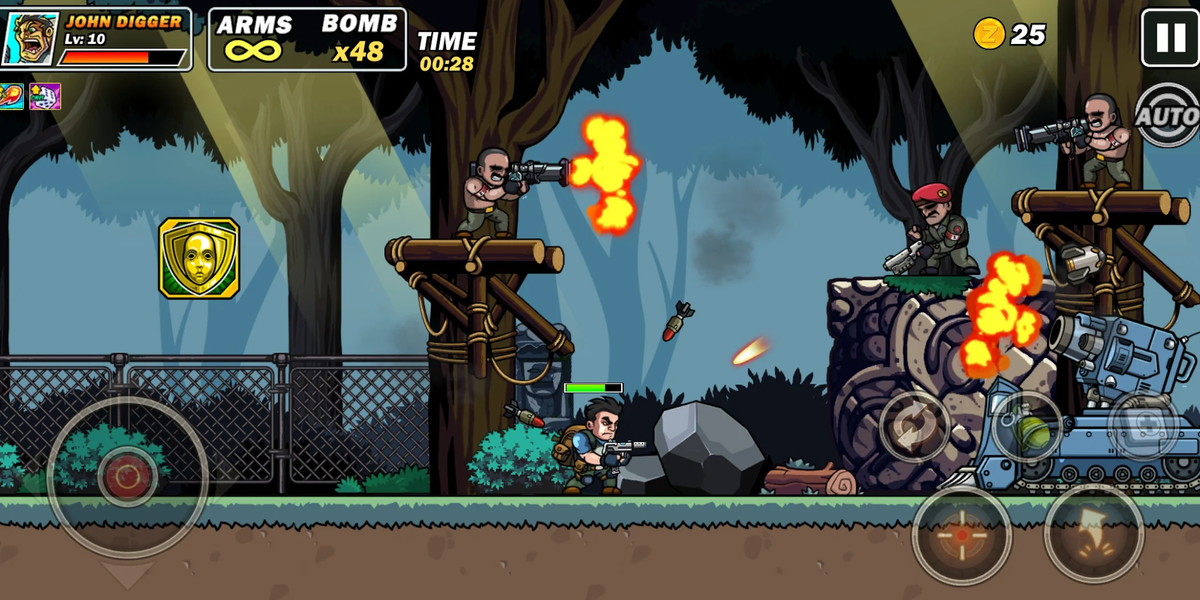The width and height of the screenshot is (1200, 600).
Task: Use the medkit heal button
Action: [x=1142, y=425]
